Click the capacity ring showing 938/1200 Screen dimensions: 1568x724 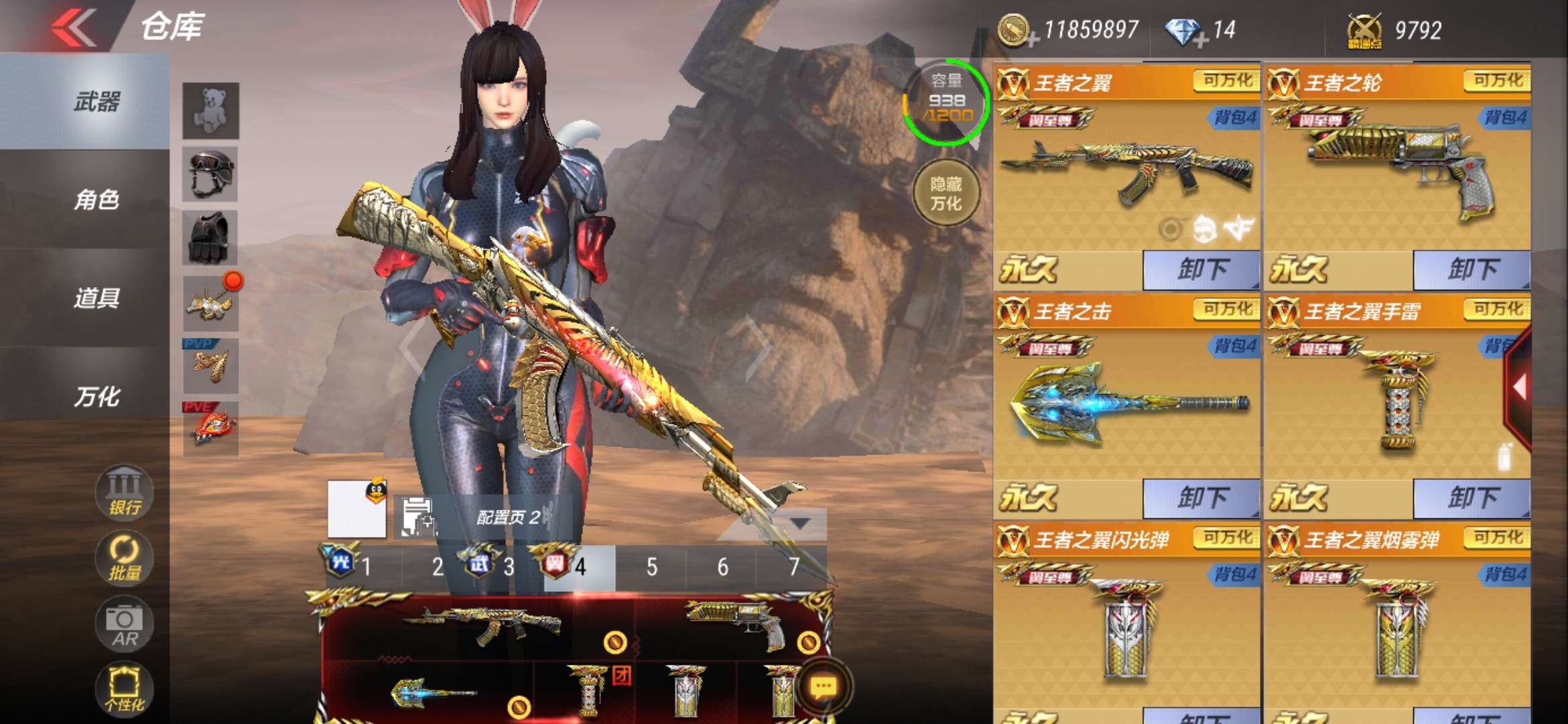click(946, 102)
